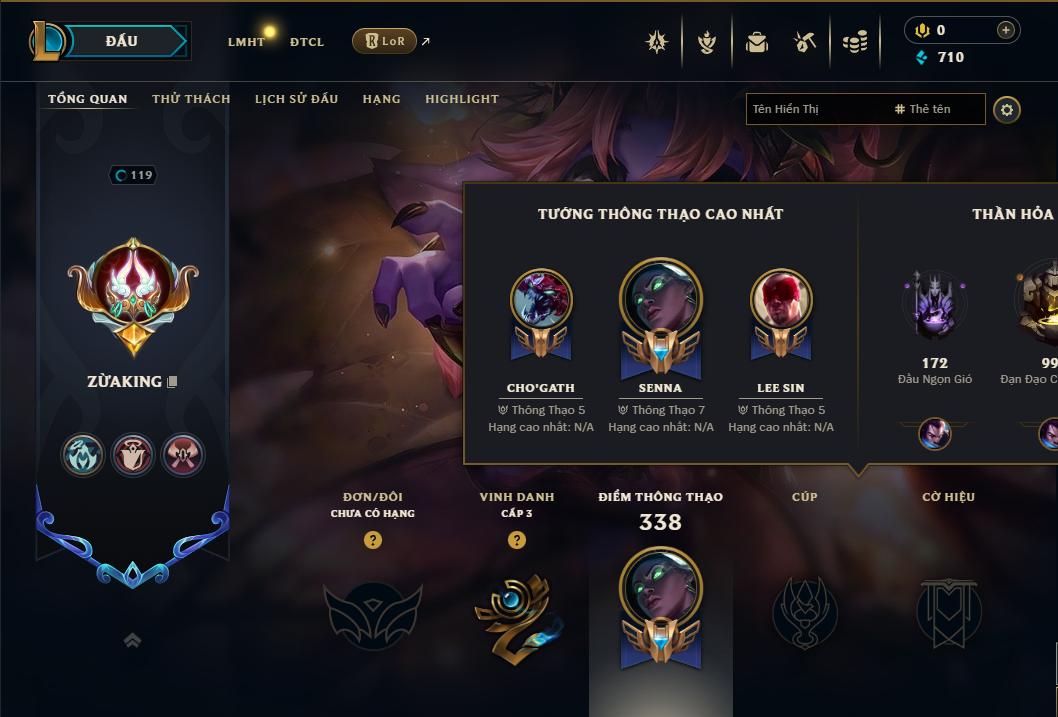Viewport: 1058px width, 717px height.
Task: Open the hammer crafting icon
Action: tap(805, 42)
